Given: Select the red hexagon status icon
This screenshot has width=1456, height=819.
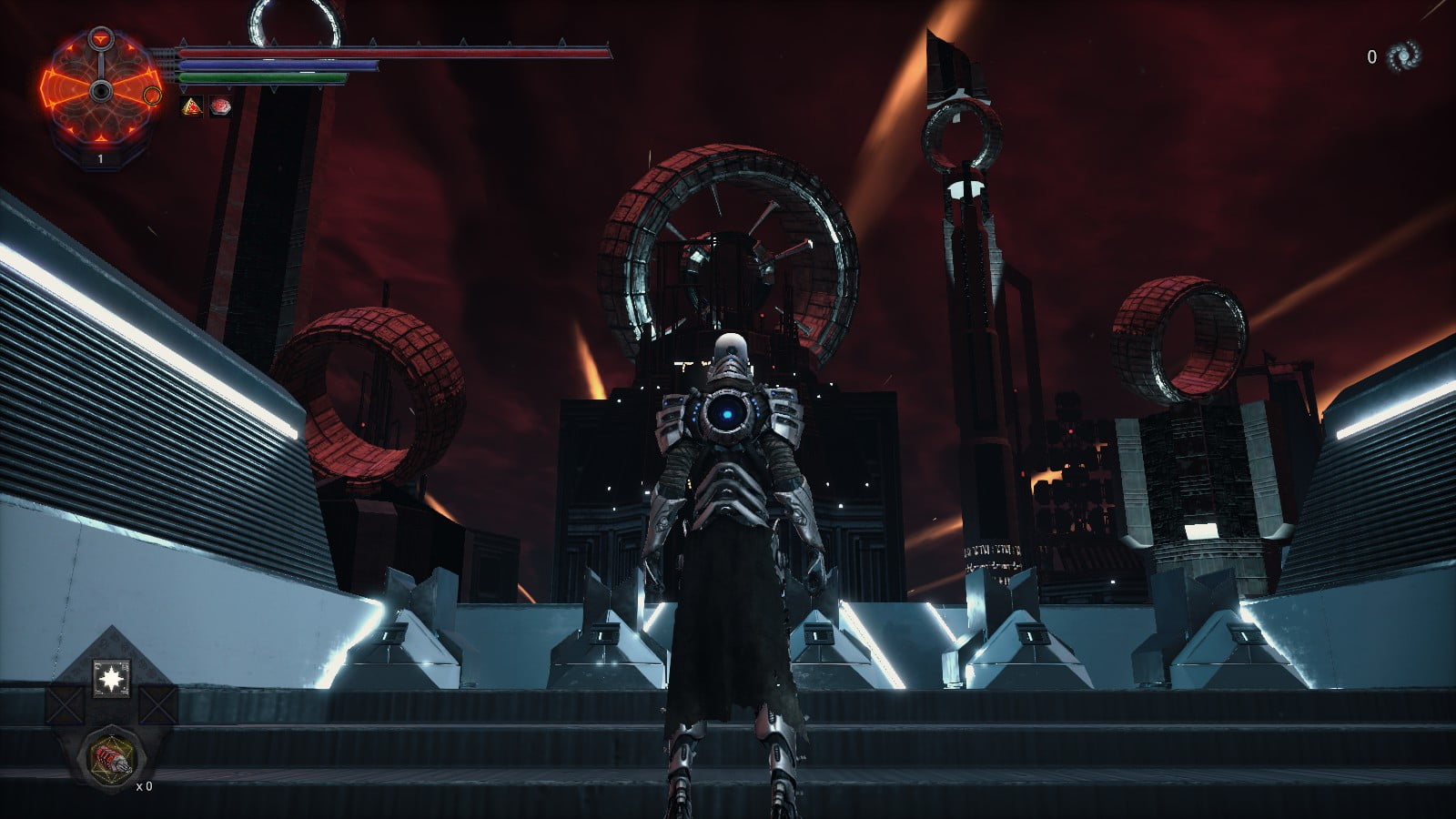Looking at the screenshot, I should [219, 107].
